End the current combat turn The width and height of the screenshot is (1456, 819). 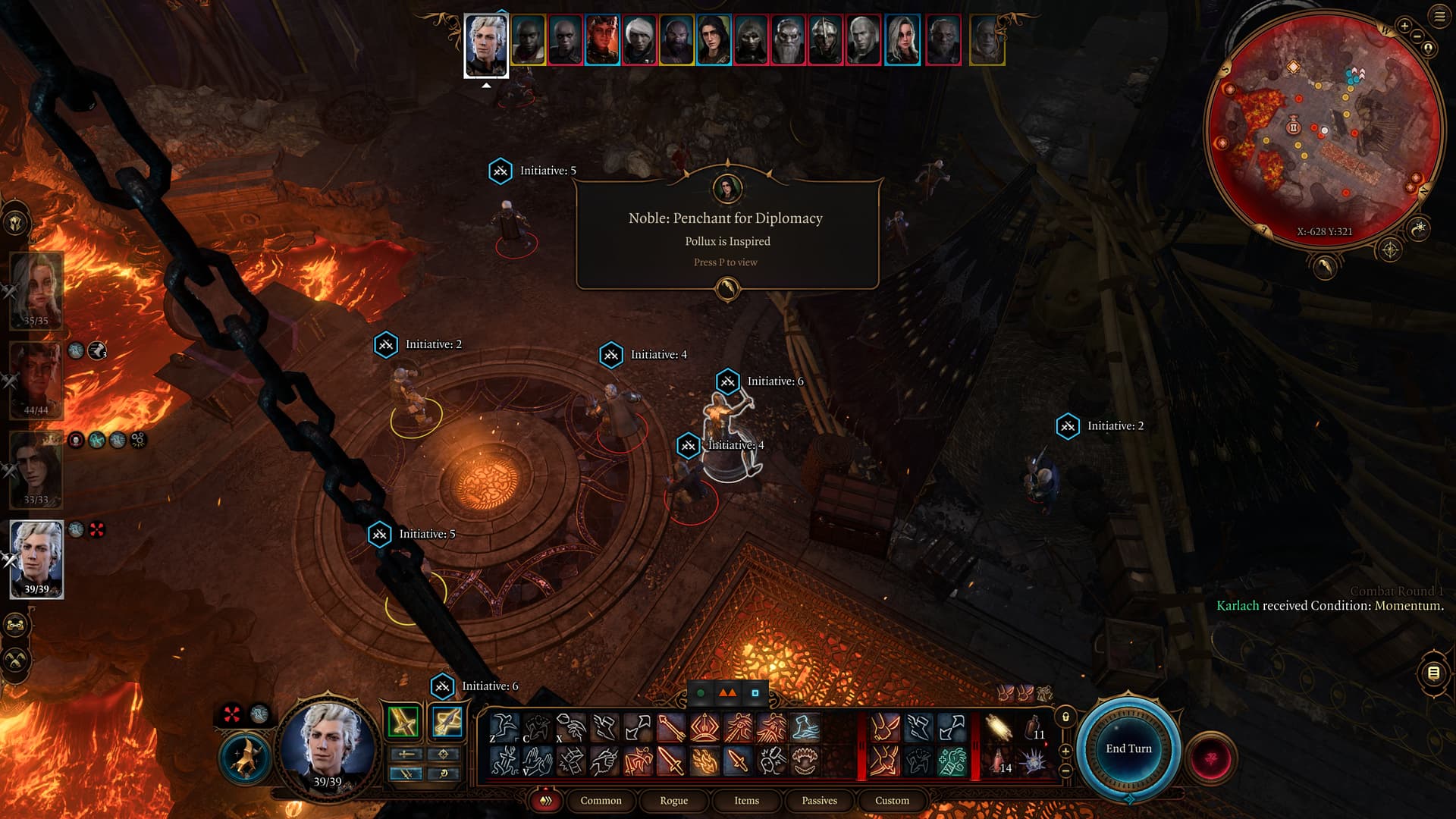tap(1128, 748)
